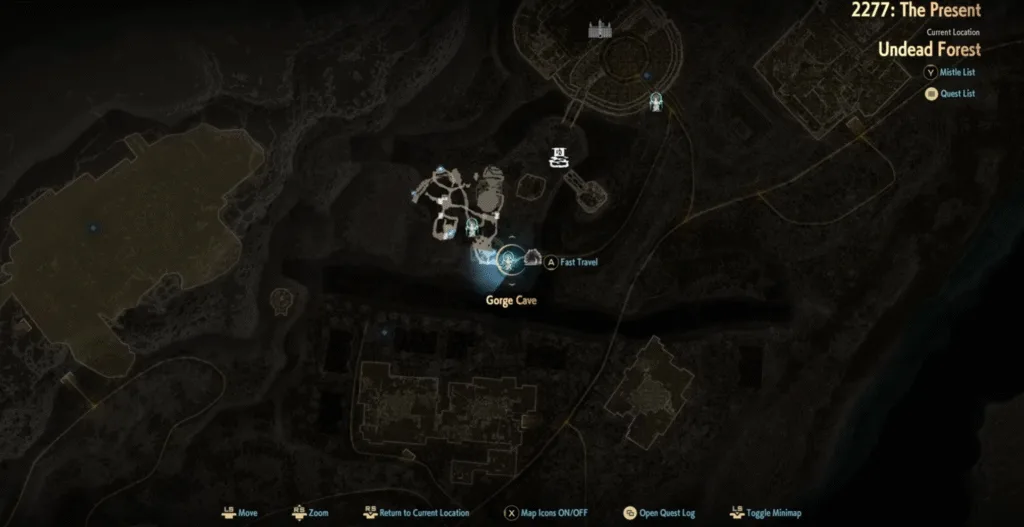Select the cave entrance icon beside Gorge Cave
1024x527 pixels.
coord(532,259)
